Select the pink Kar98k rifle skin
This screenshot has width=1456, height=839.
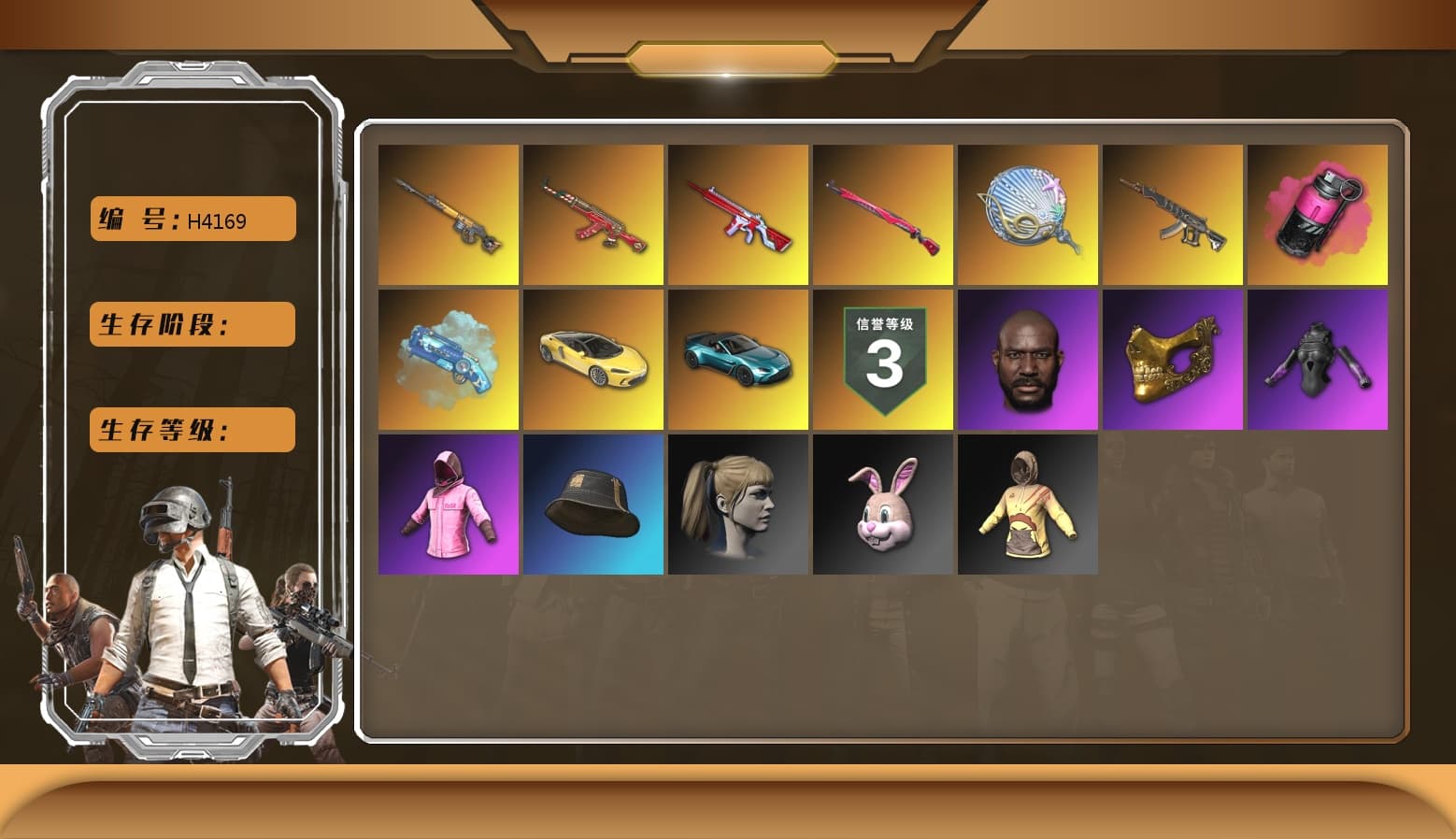tap(882, 213)
